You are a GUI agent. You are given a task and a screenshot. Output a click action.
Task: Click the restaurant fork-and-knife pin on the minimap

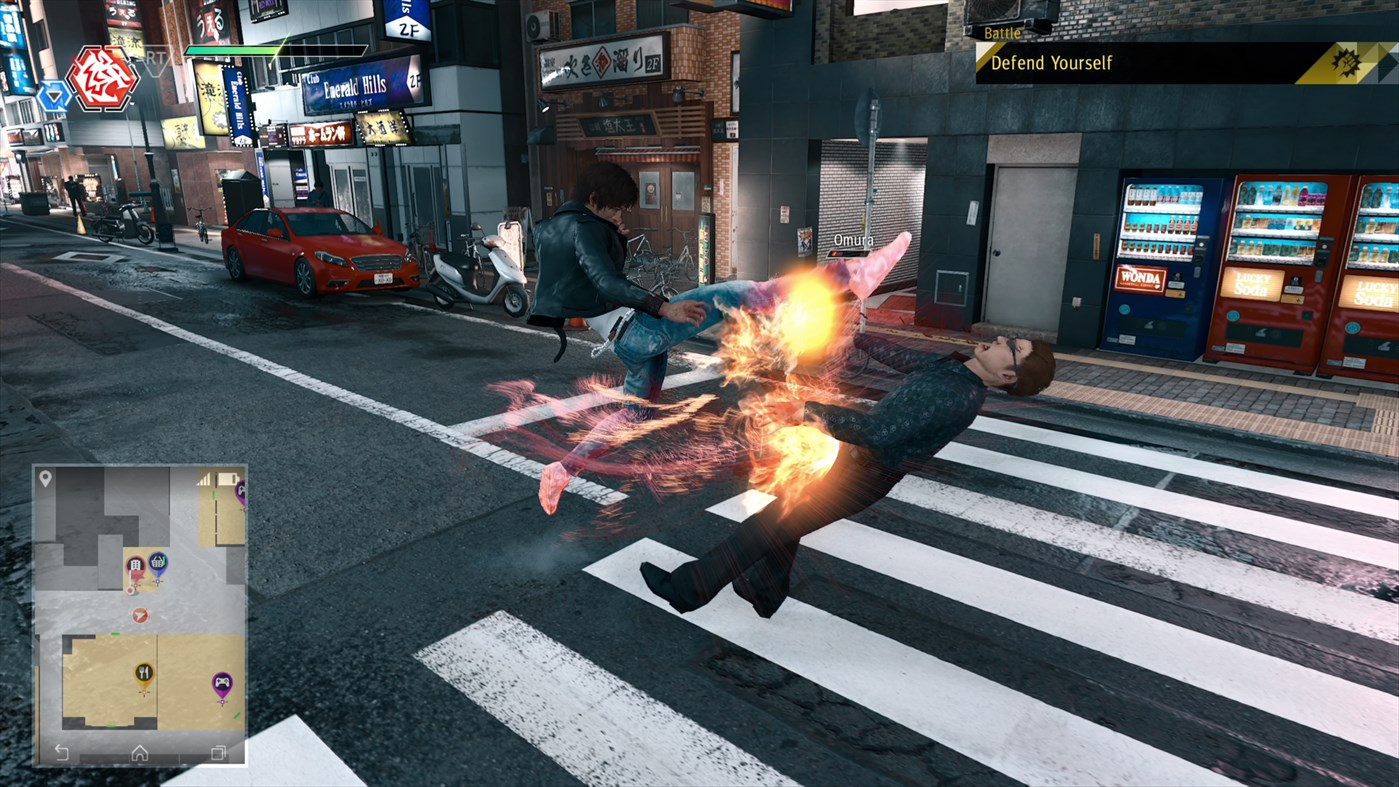pos(144,670)
